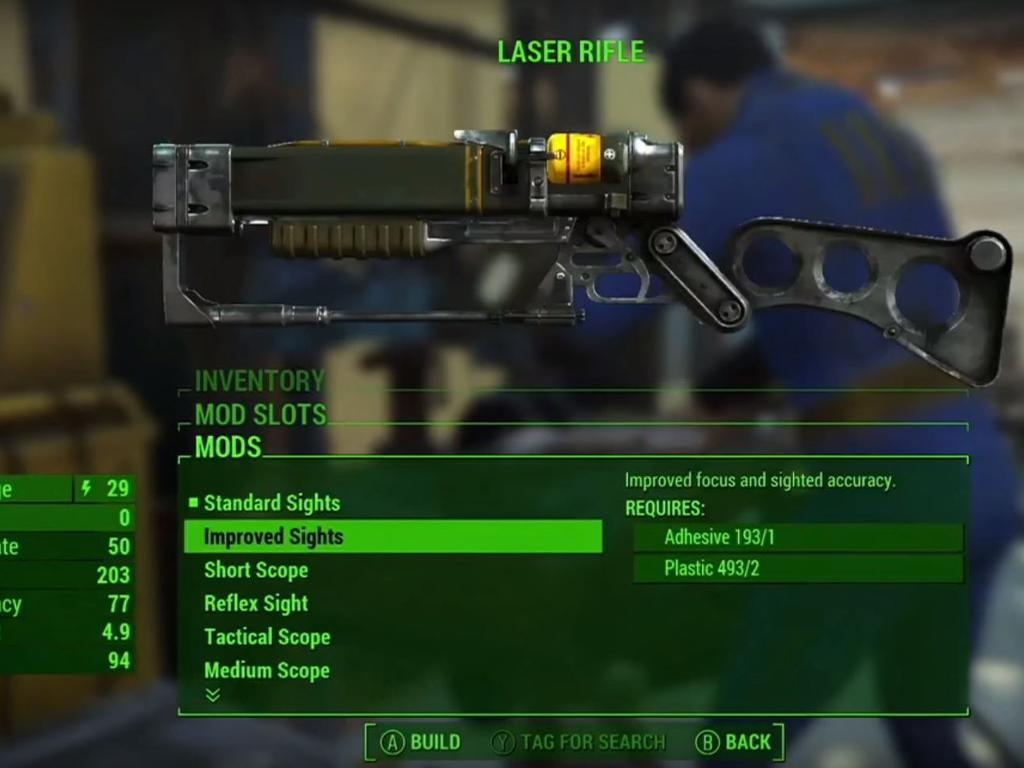Click the Adhesive requirement row
This screenshot has height=768, width=1024.
[798, 537]
